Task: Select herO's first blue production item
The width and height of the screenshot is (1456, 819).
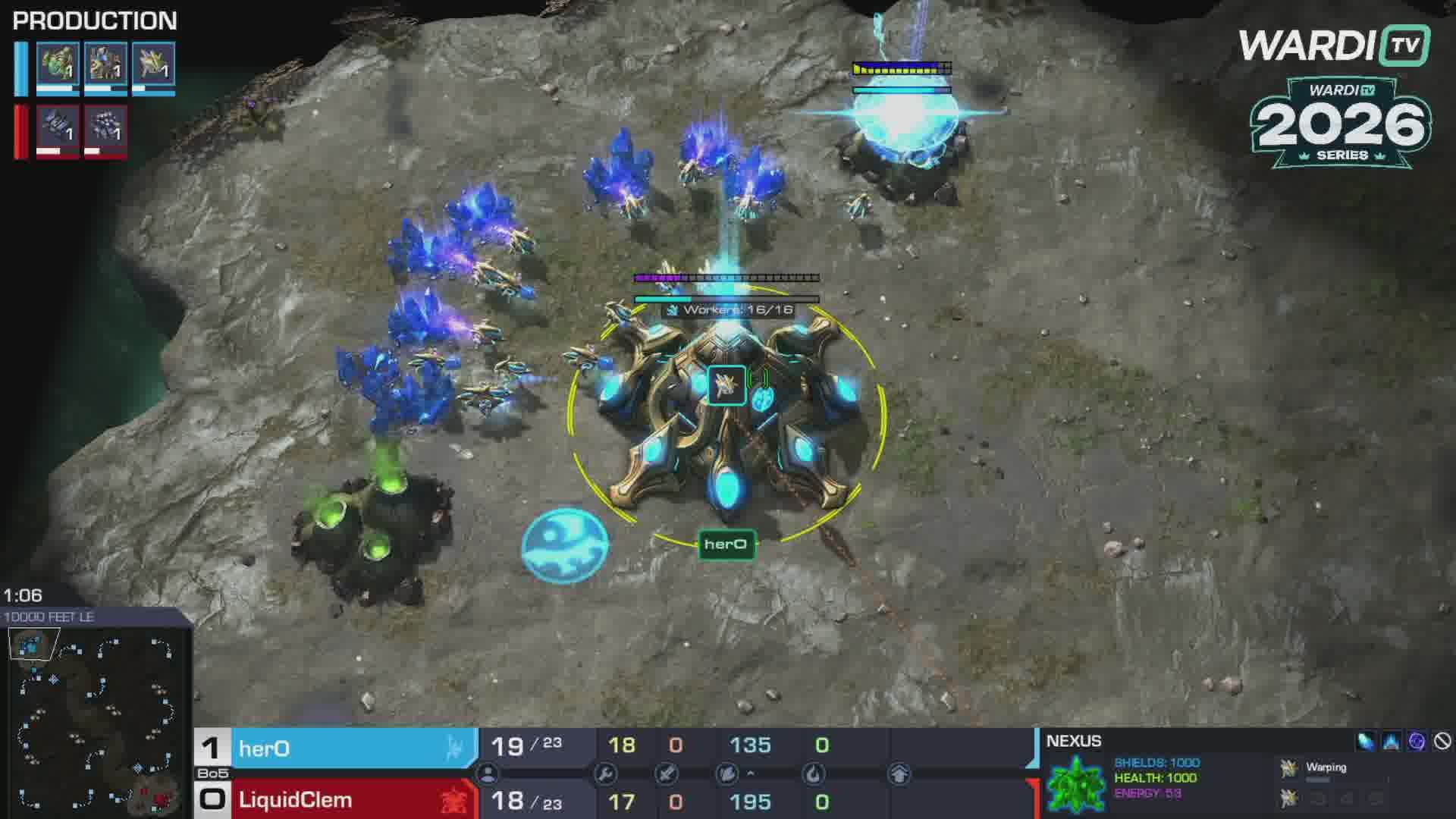Action: pos(58,65)
